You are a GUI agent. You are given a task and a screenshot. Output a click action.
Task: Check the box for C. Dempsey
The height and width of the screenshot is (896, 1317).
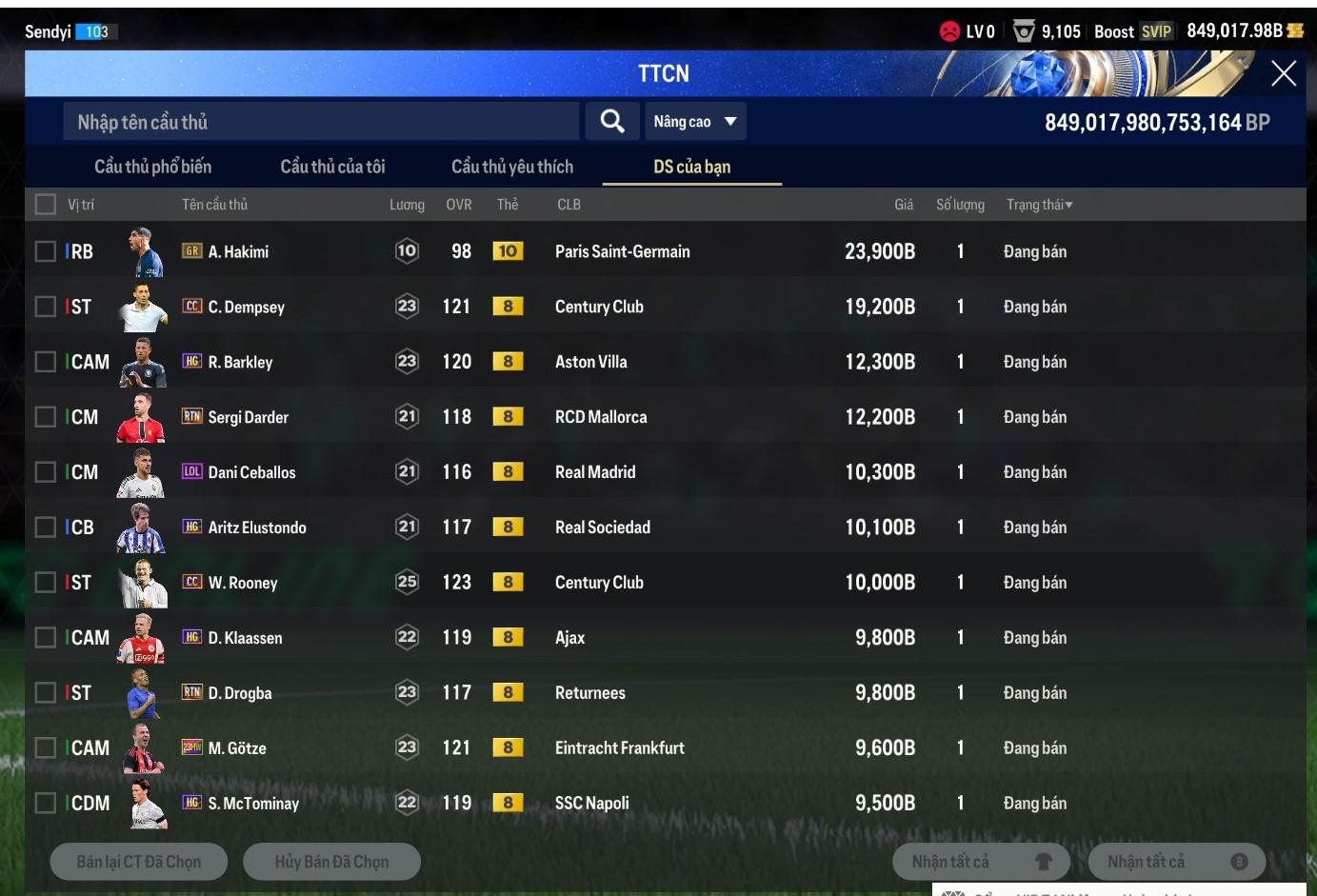[45, 307]
